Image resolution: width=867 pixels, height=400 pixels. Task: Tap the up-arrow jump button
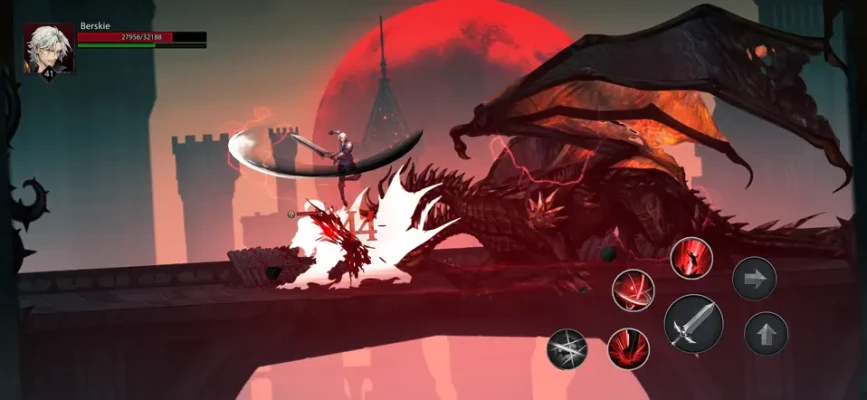click(x=766, y=334)
